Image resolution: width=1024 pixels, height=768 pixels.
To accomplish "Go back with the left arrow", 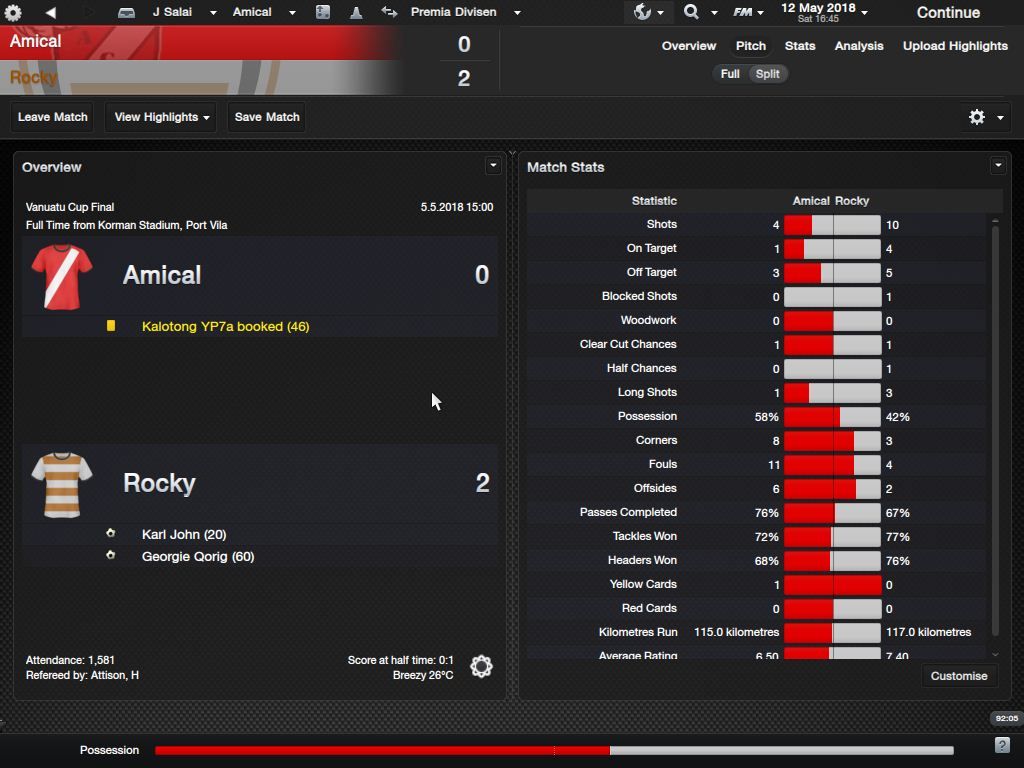I will [x=50, y=12].
